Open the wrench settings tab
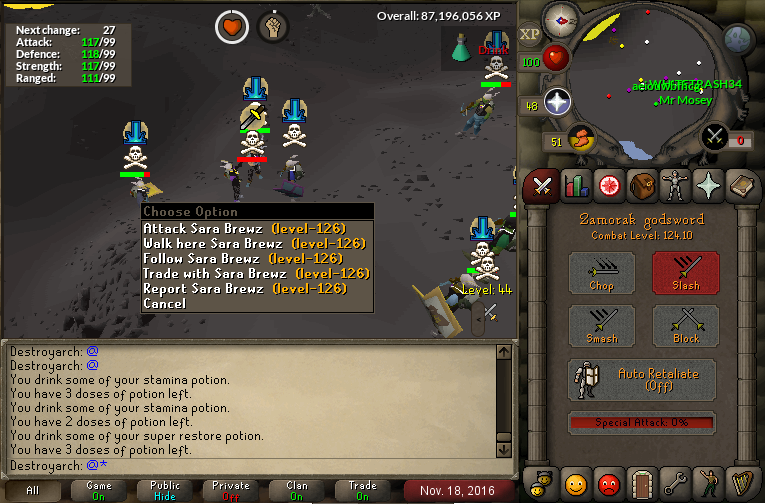The width and height of the screenshot is (765, 504). (x=675, y=483)
